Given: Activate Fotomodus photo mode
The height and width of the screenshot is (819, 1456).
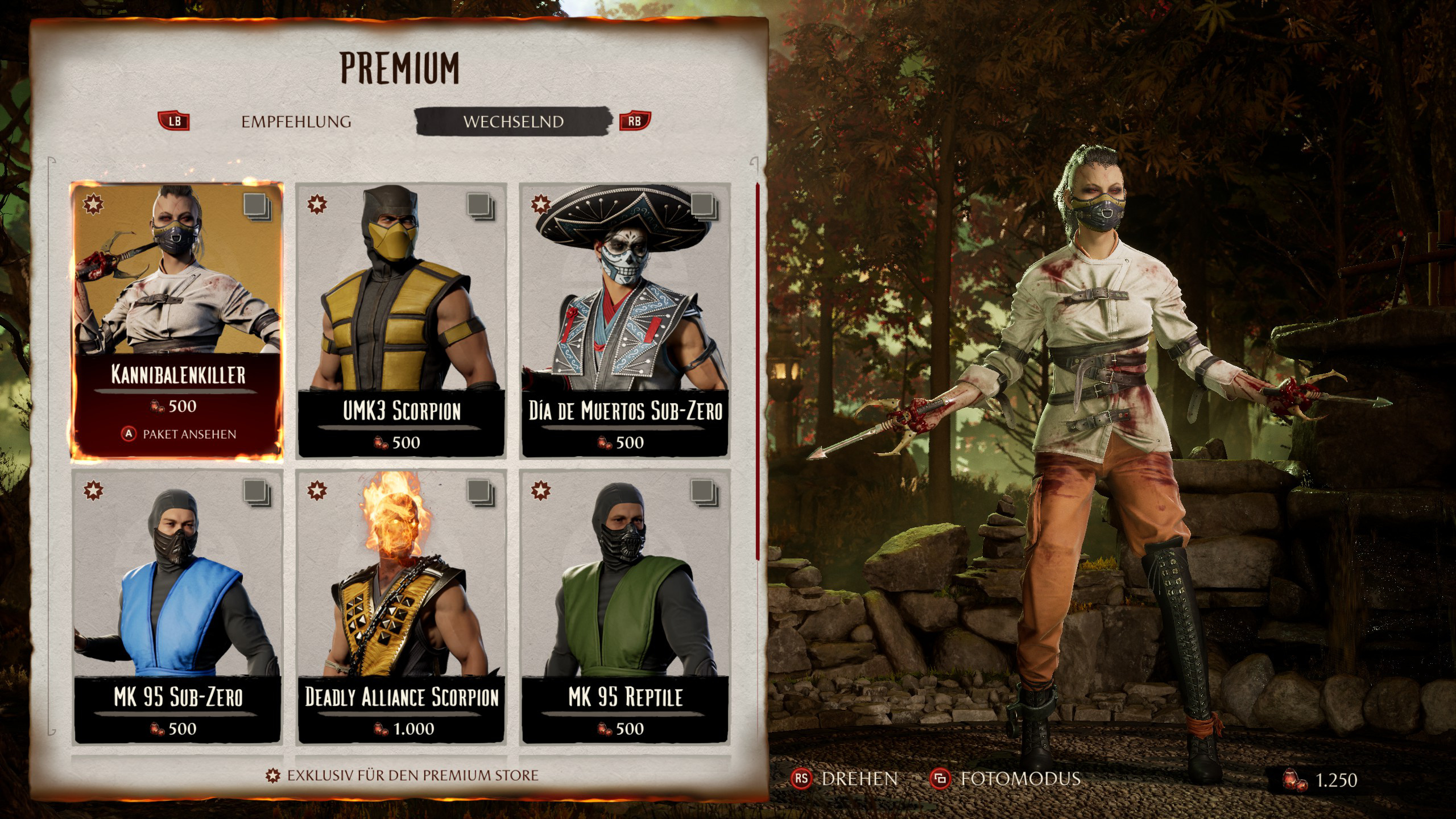Looking at the screenshot, I should [1006, 779].
